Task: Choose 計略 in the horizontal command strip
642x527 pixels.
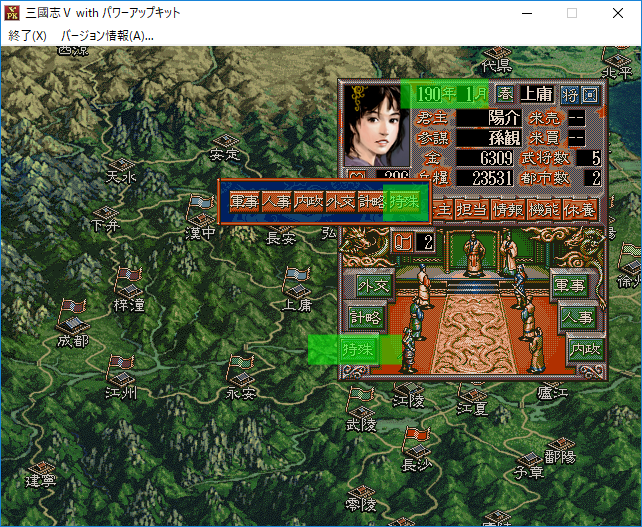Action: coord(371,202)
